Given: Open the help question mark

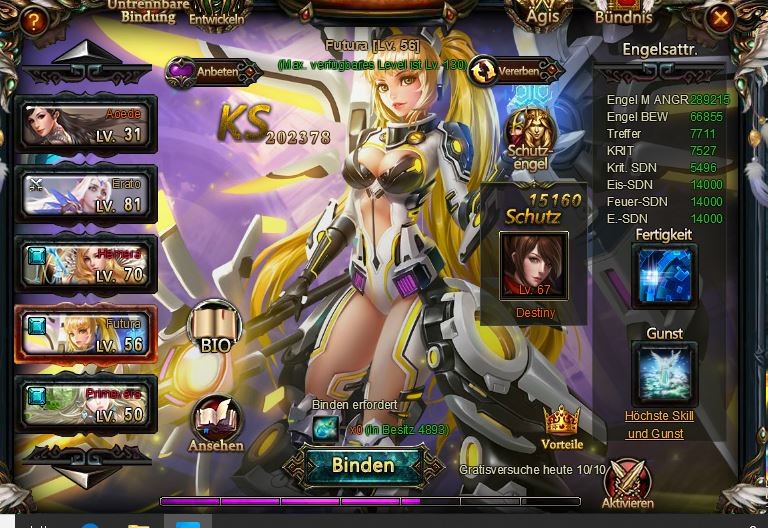Looking at the screenshot, I should [x=34, y=19].
